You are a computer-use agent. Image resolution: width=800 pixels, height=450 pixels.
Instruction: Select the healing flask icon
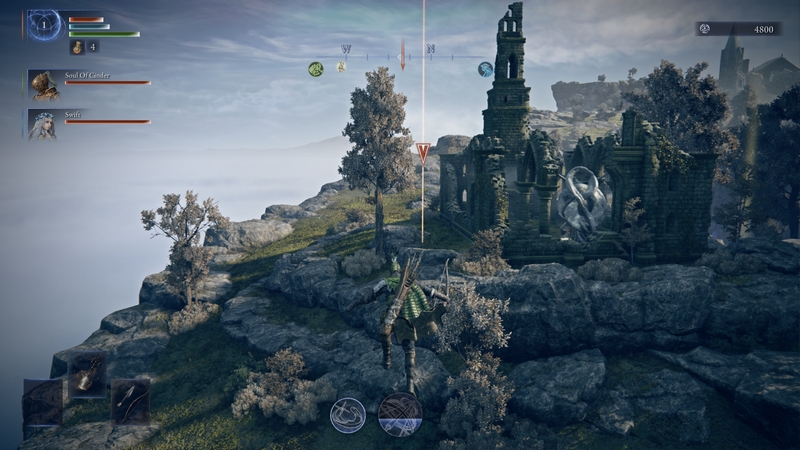(x=77, y=47)
